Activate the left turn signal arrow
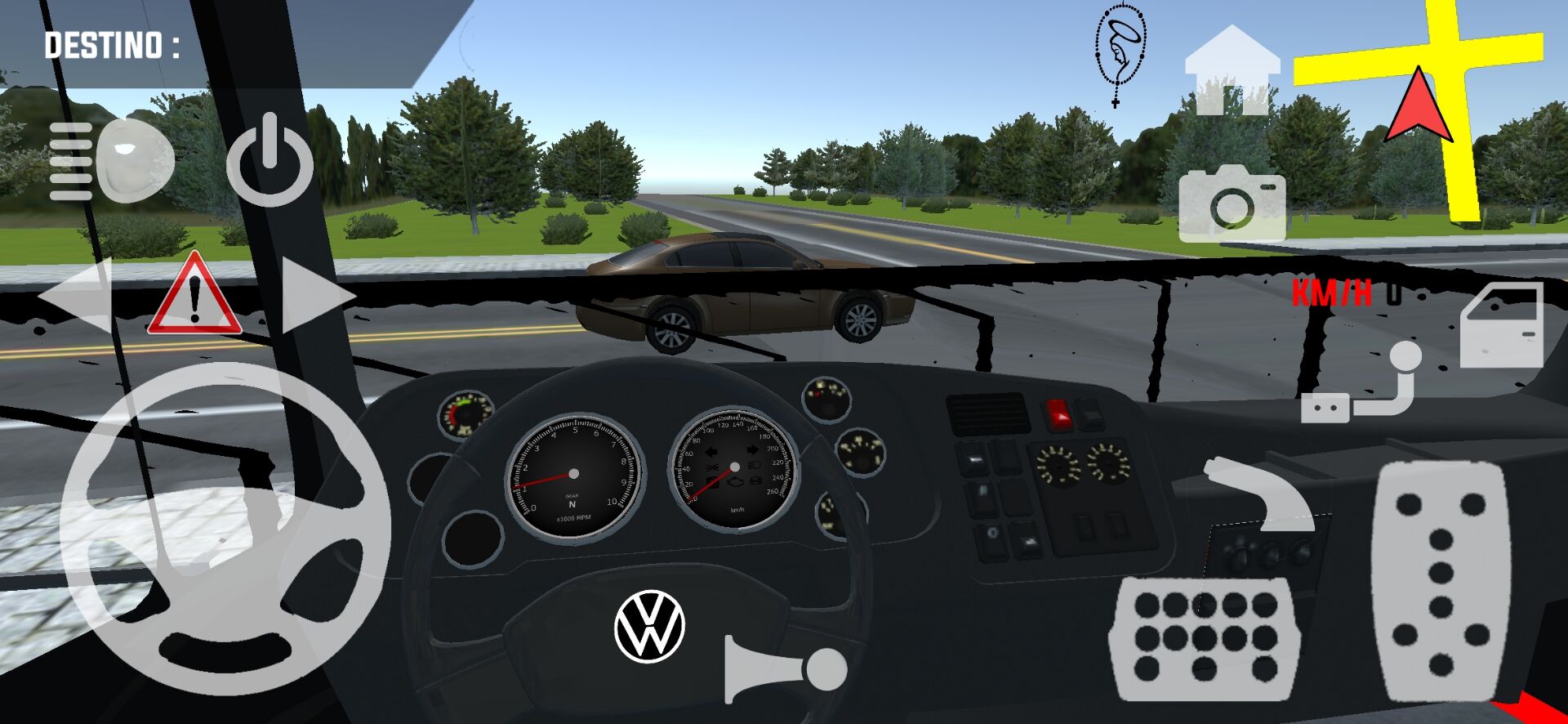Image resolution: width=1568 pixels, height=724 pixels. pyautogui.click(x=76, y=296)
